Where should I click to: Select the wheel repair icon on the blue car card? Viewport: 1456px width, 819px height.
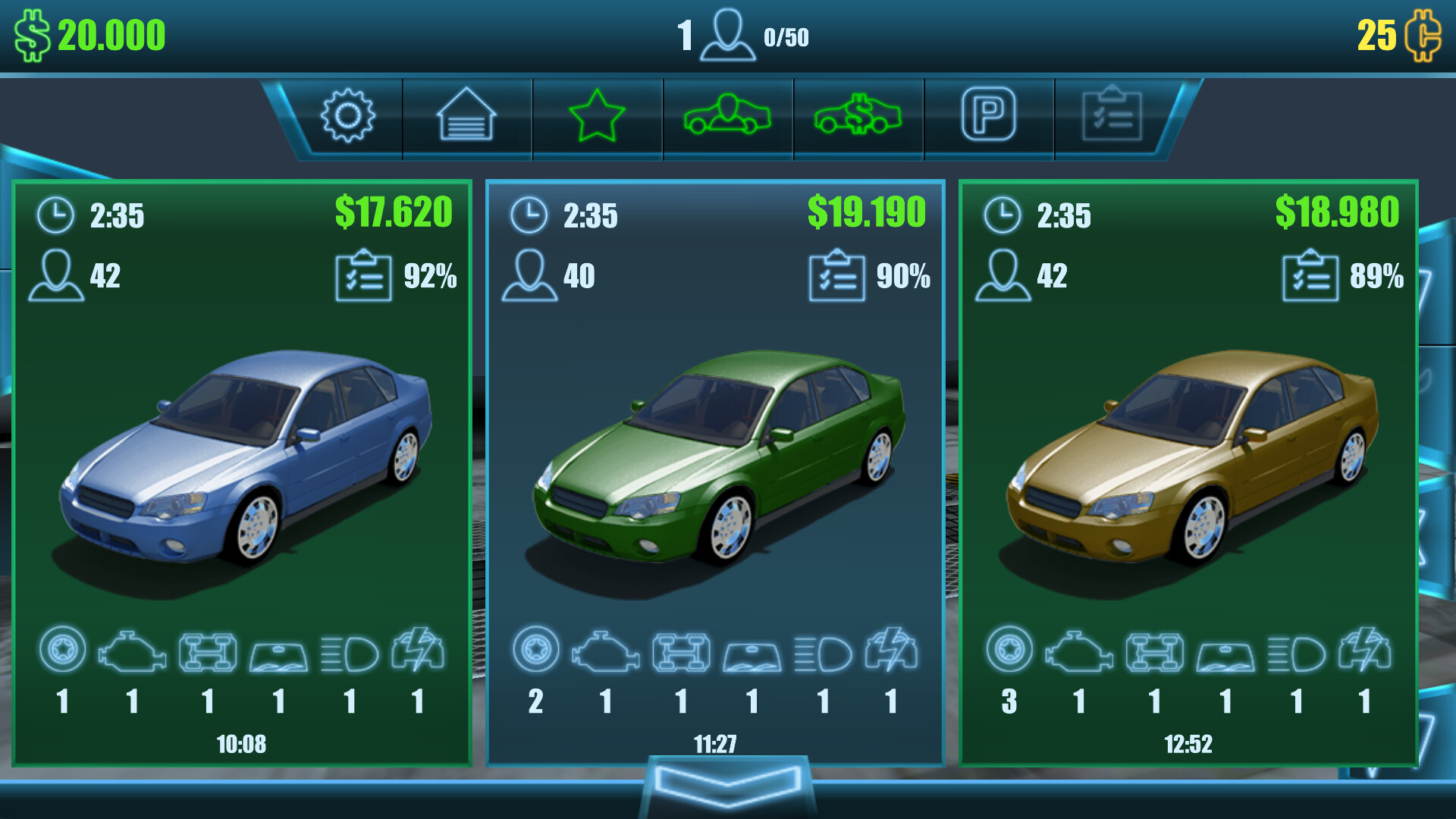62,651
